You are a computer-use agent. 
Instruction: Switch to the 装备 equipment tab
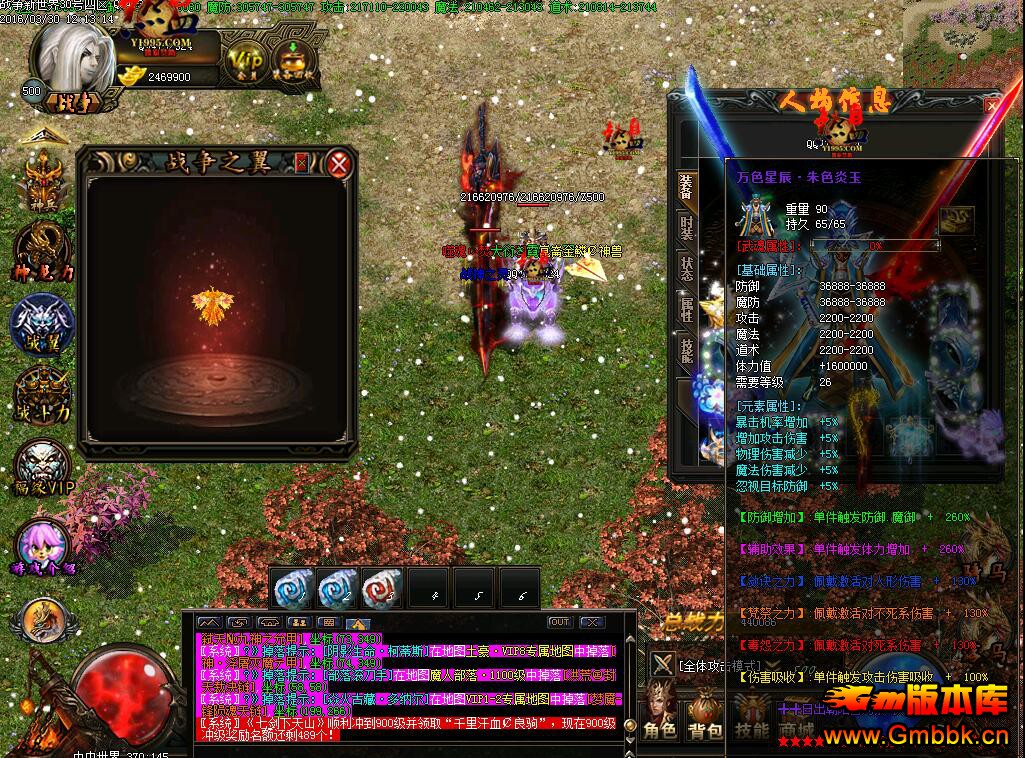pos(686,186)
